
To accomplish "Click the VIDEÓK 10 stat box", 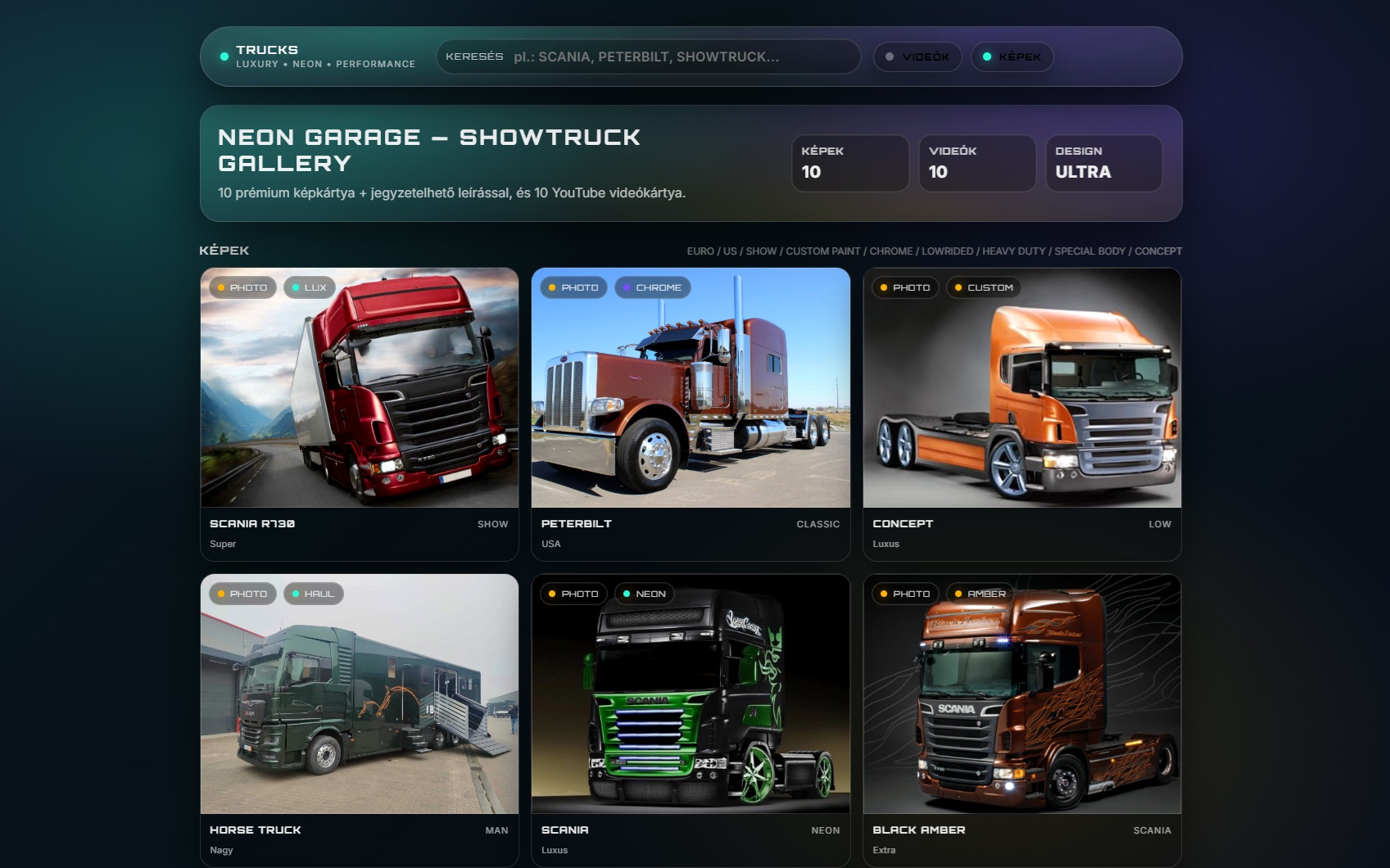I will point(976,163).
